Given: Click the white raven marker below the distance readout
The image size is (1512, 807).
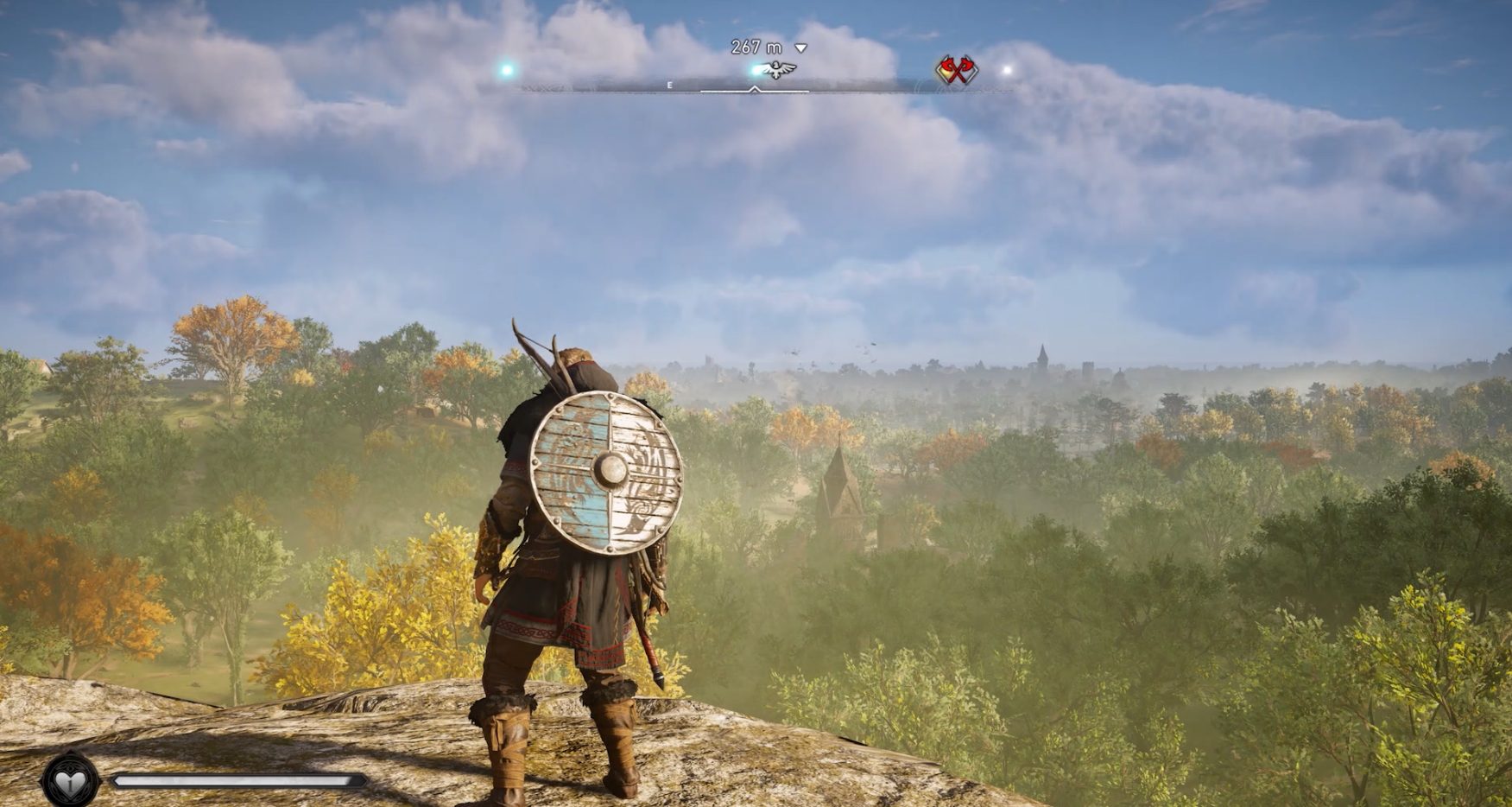Looking at the screenshot, I should (775, 69).
